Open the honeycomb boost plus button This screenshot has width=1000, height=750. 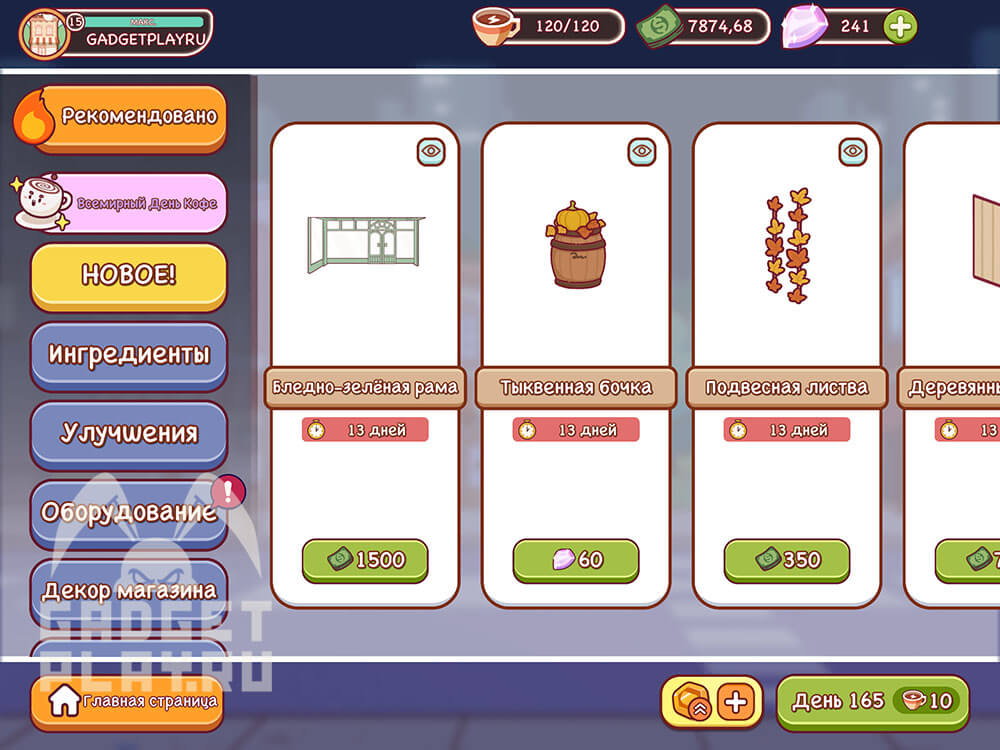coord(736,702)
